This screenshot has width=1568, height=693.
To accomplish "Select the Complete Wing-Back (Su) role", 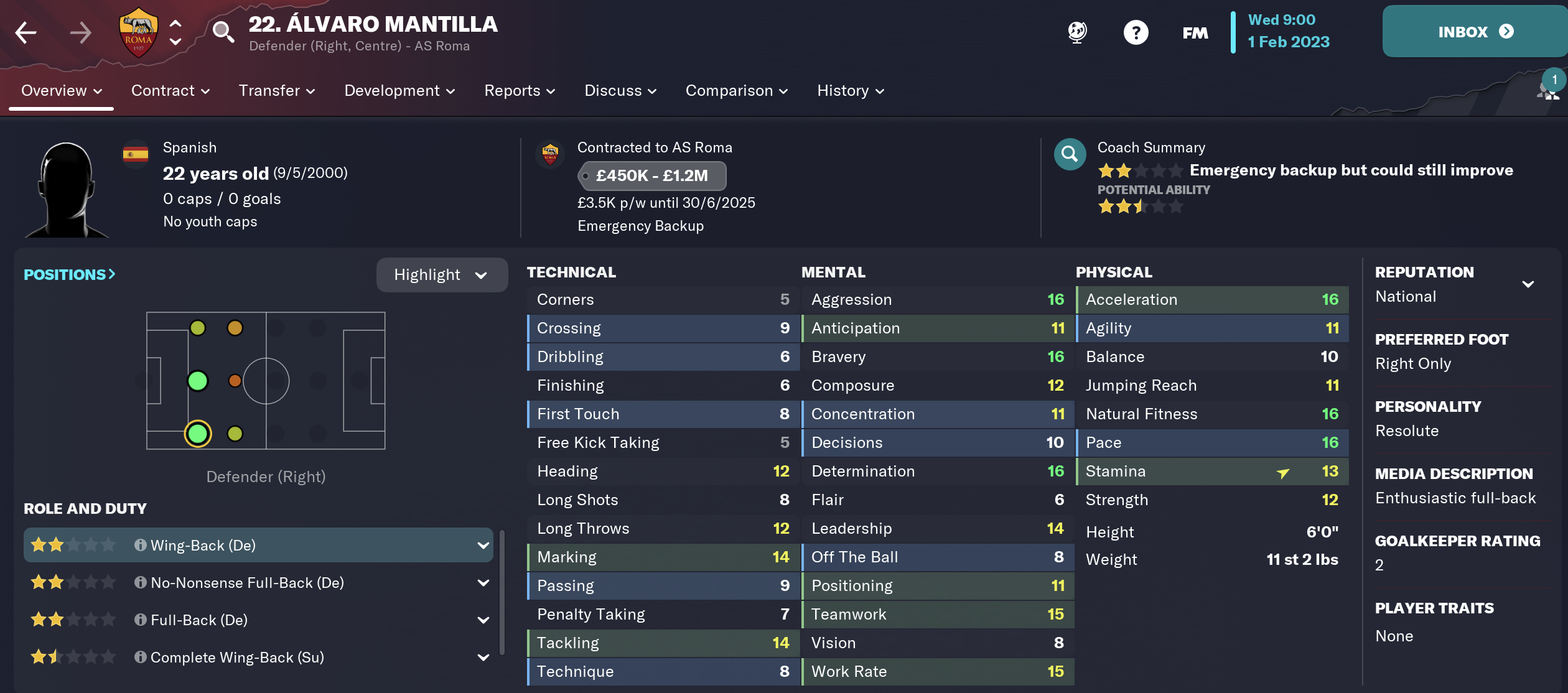I will click(x=237, y=658).
